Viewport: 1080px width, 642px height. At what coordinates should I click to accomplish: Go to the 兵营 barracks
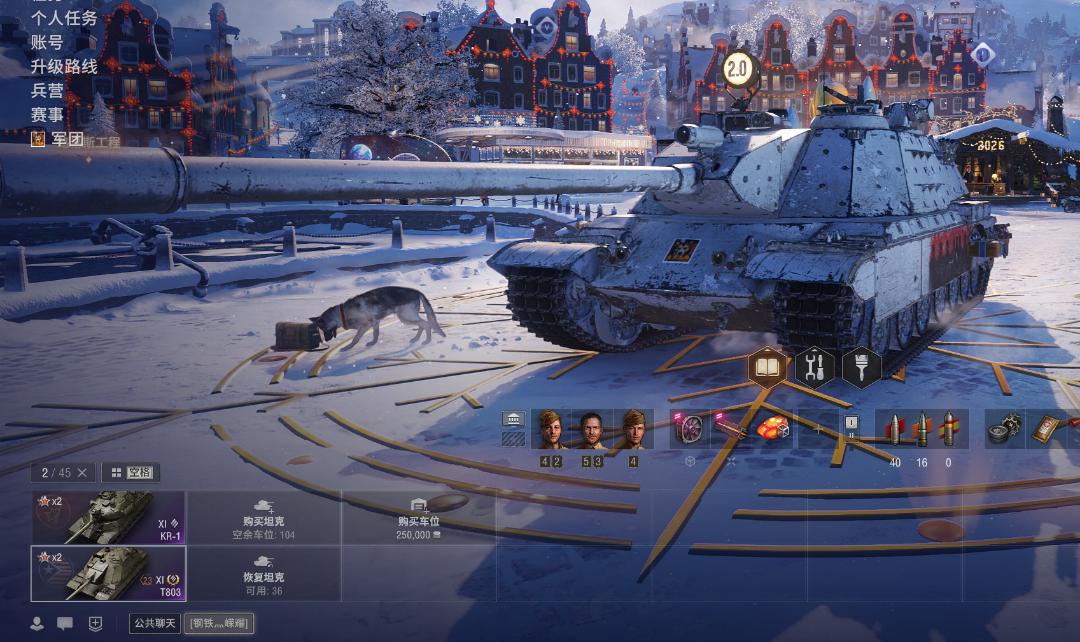(x=47, y=90)
